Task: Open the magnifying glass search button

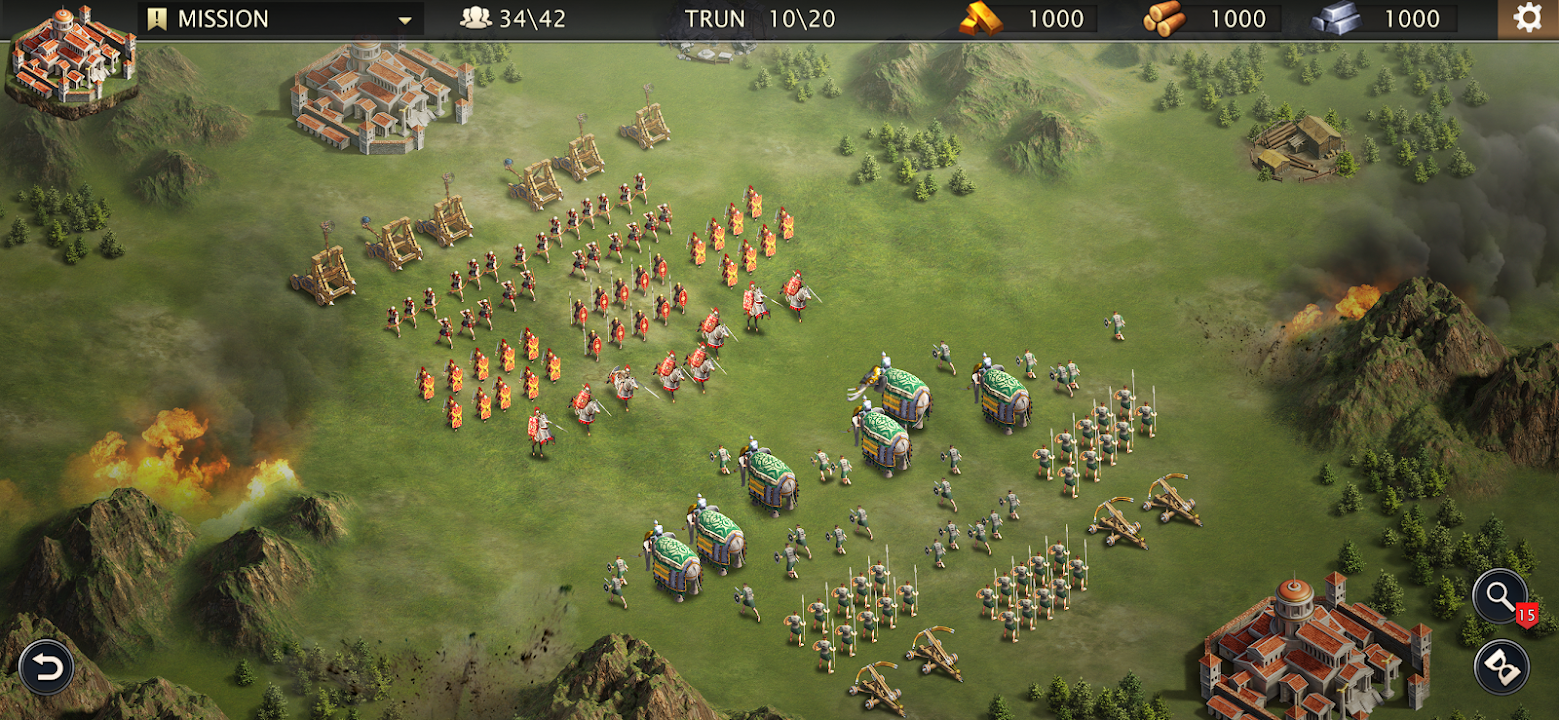Action: pos(1499,596)
